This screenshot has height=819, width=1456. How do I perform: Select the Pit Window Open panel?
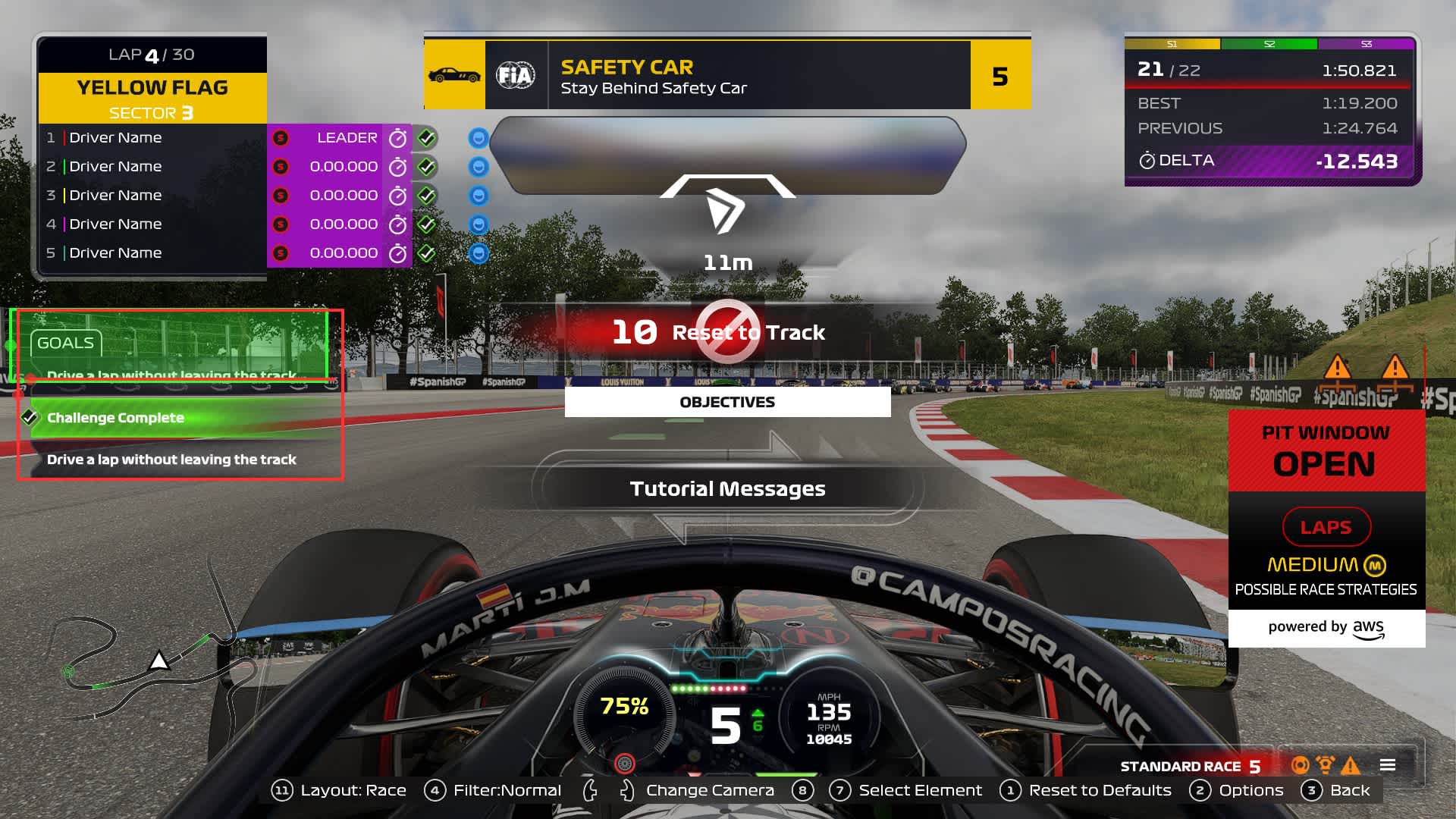click(x=1326, y=450)
